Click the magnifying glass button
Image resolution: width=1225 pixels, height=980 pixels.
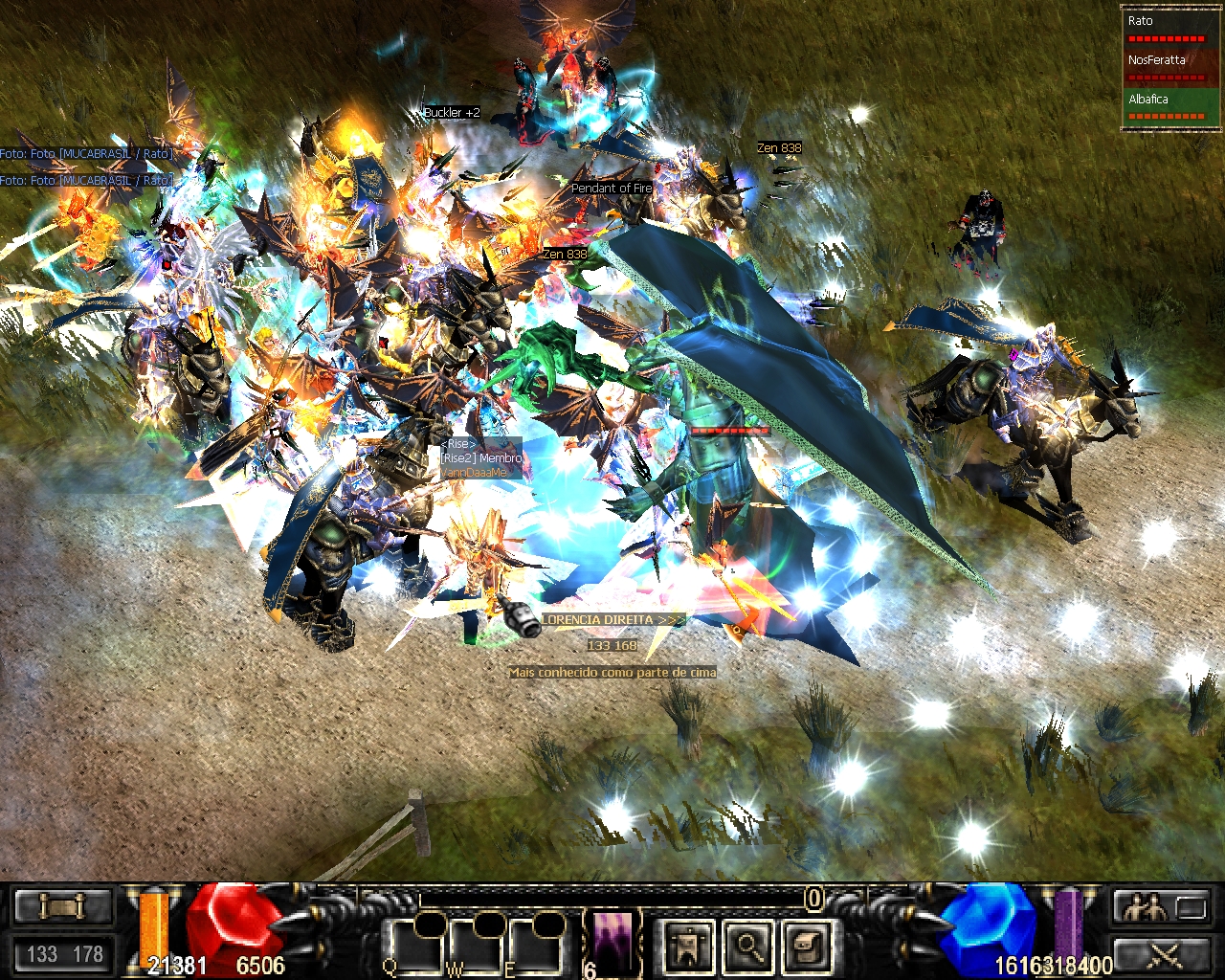coord(748,946)
